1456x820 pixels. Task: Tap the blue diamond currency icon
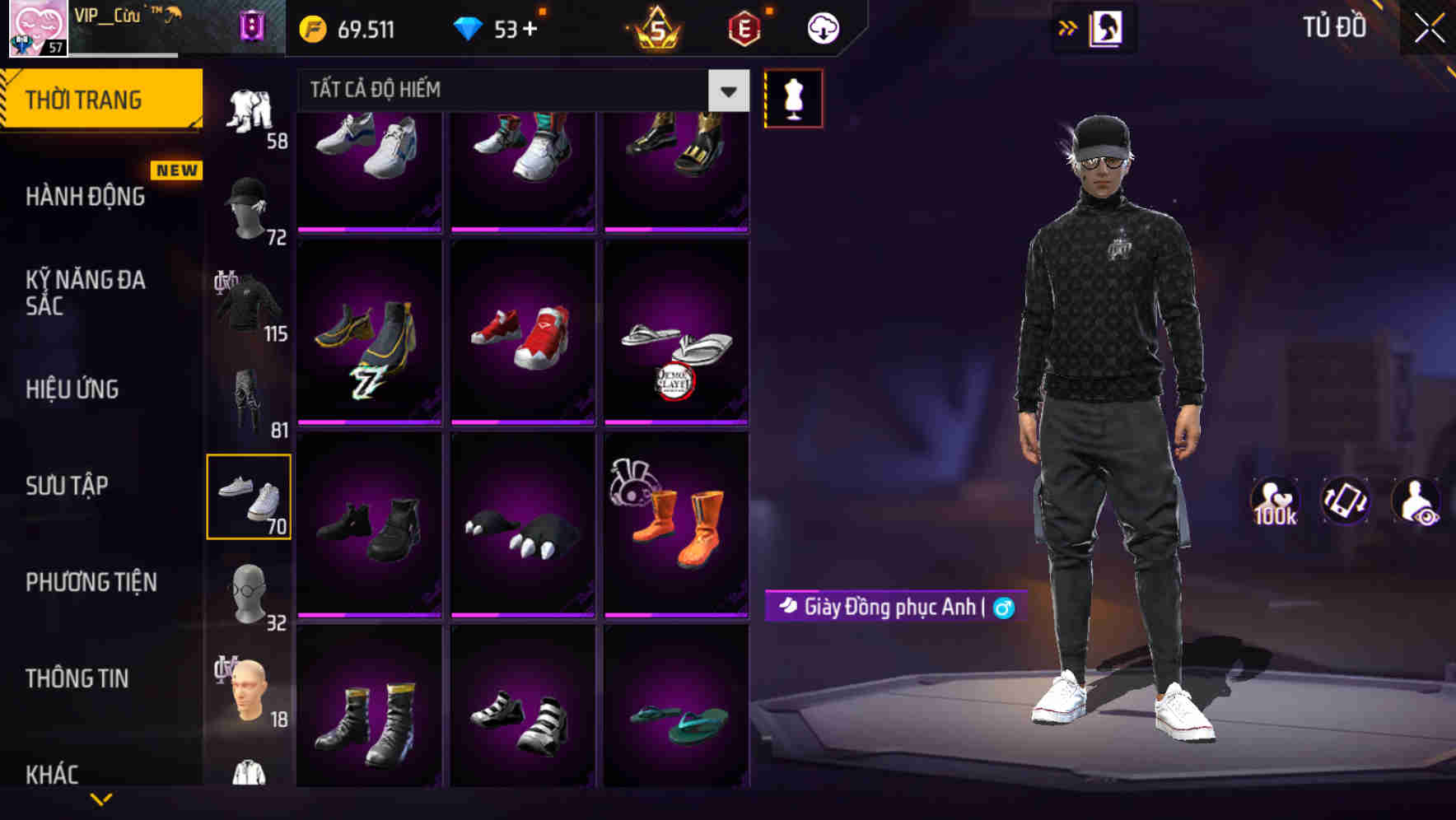[470, 27]
